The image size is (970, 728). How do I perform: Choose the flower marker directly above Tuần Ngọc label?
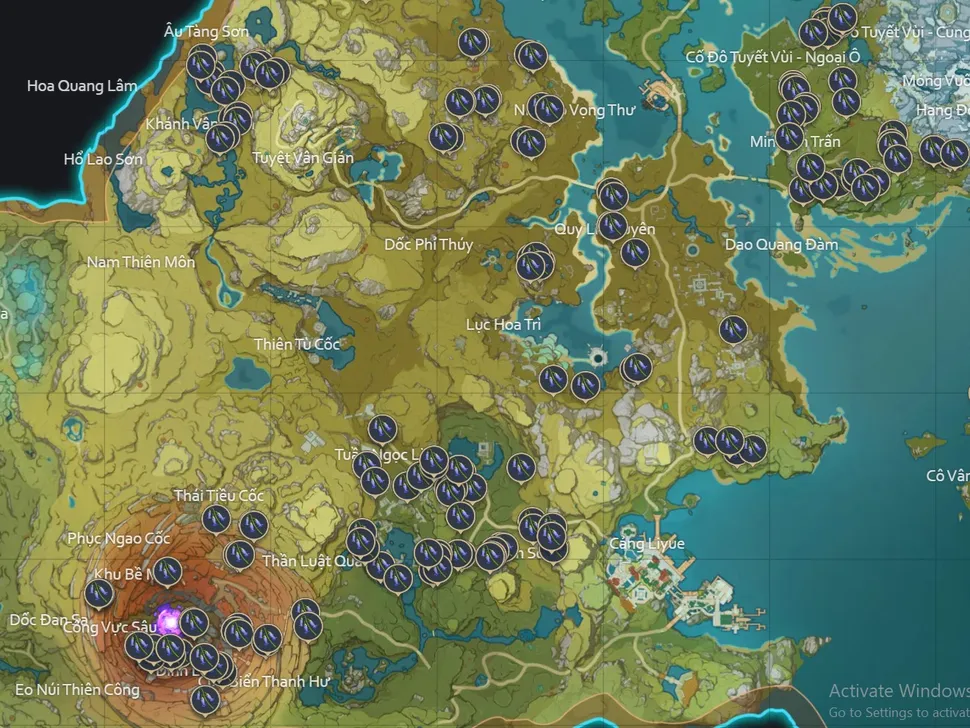pyautogui.click(x=382, y=429)
